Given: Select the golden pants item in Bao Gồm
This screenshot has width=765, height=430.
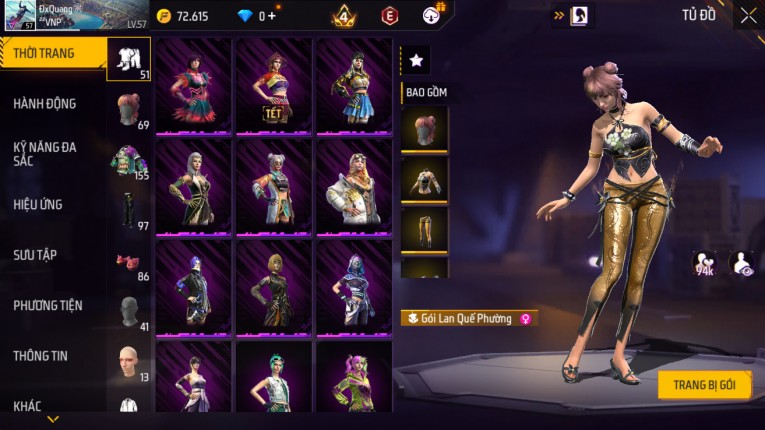Looking at the screenshot, I should pyautogui.click(x=424, y=230).
